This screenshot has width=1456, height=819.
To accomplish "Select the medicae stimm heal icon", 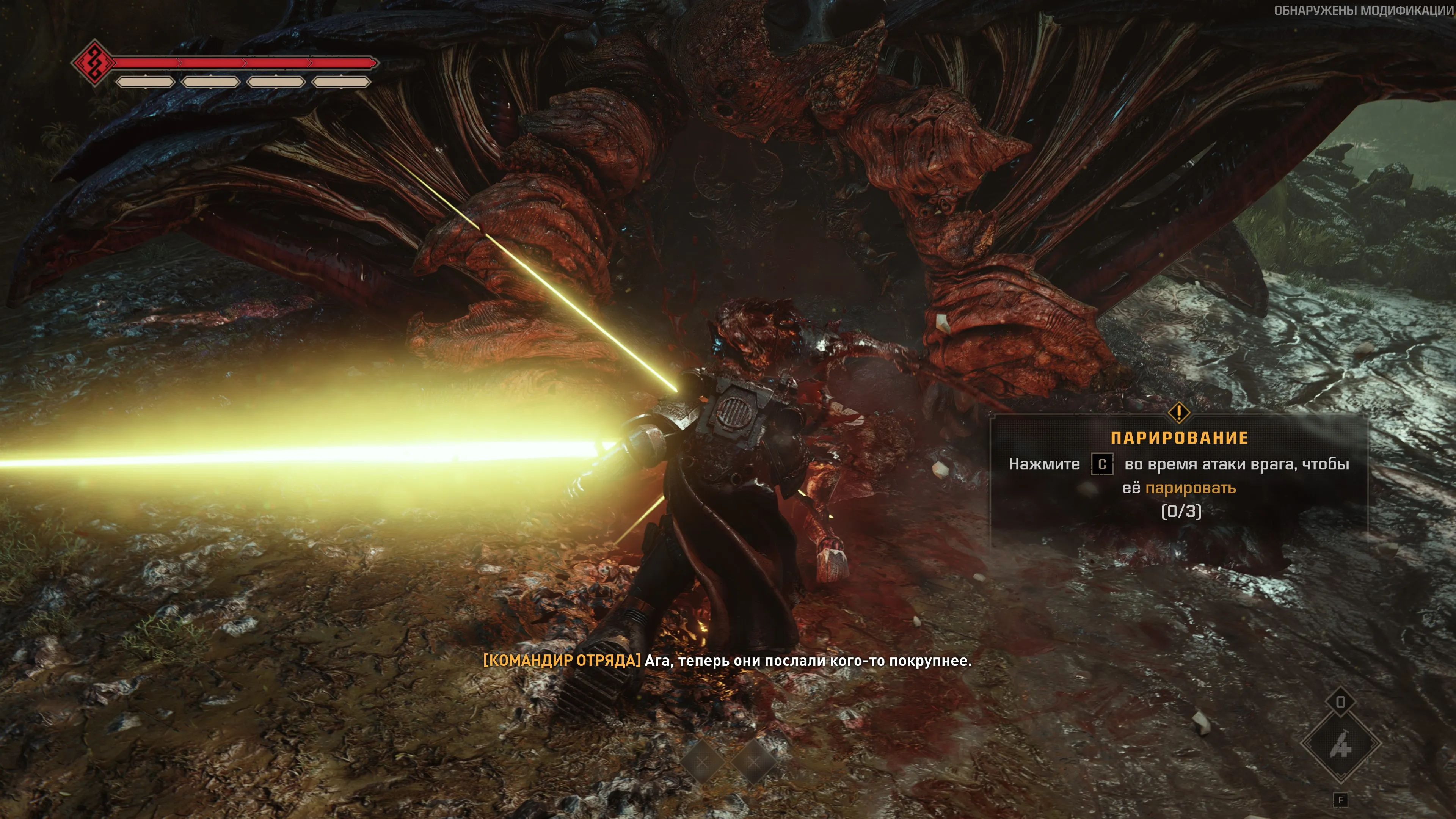I will [1340, 744].
